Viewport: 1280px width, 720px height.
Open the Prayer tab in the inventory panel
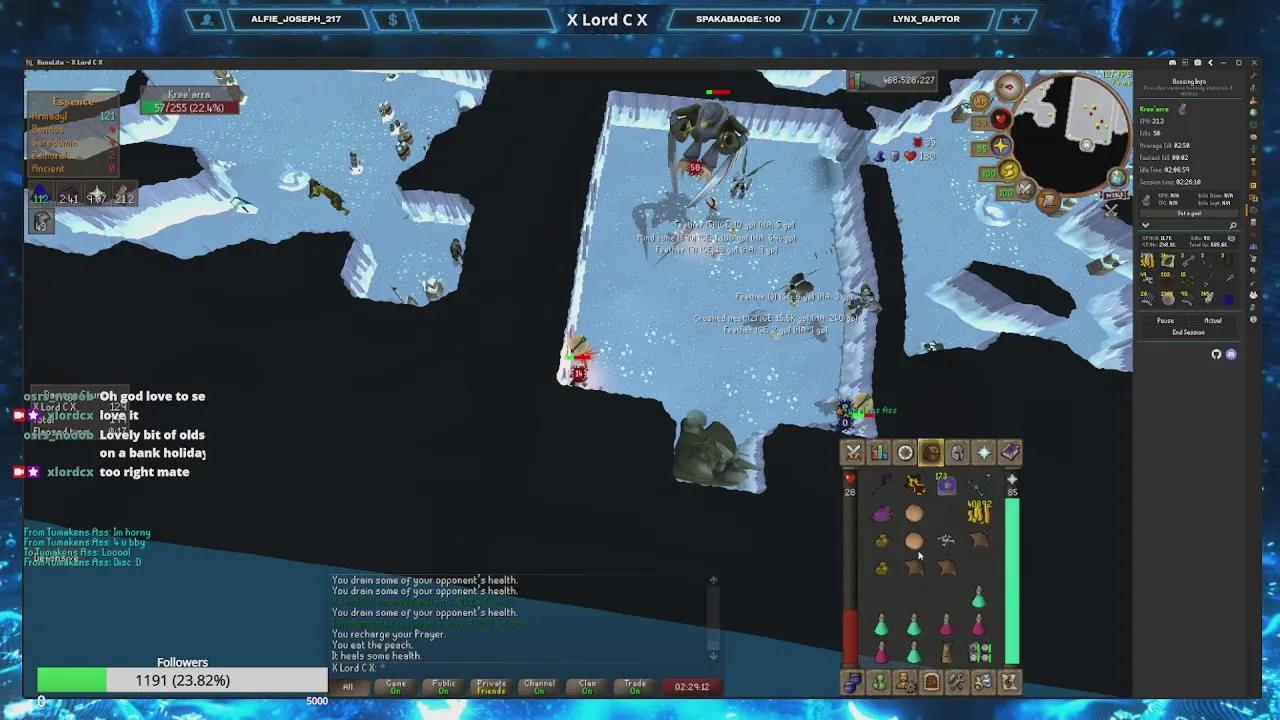tap(983, 452)
